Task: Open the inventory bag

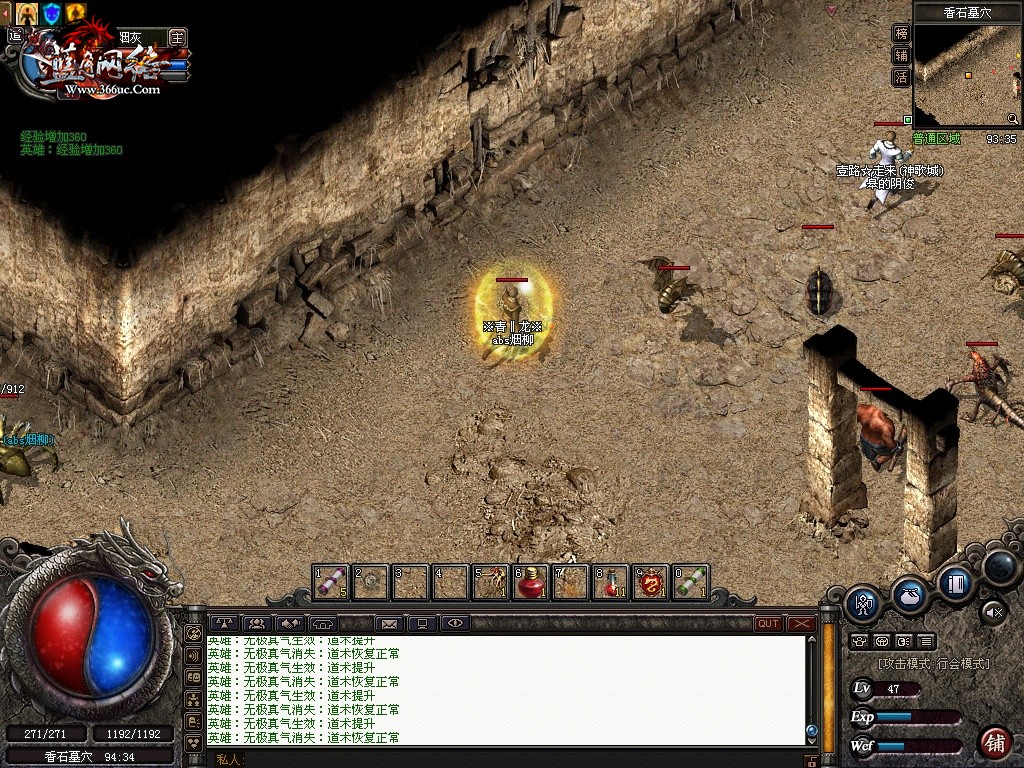Action: click(908, 594)
